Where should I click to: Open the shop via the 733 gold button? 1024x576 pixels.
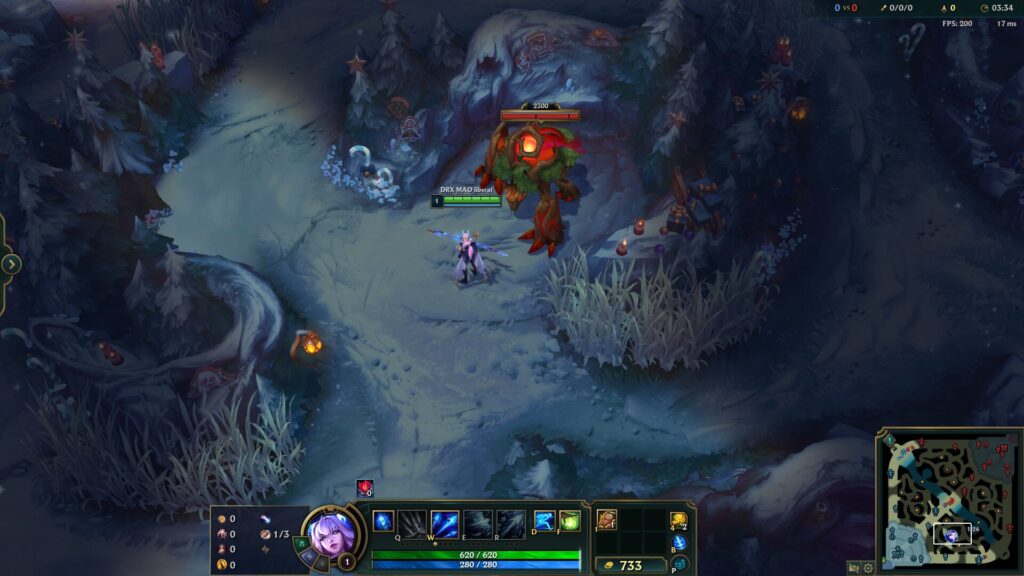coord(630,565)
